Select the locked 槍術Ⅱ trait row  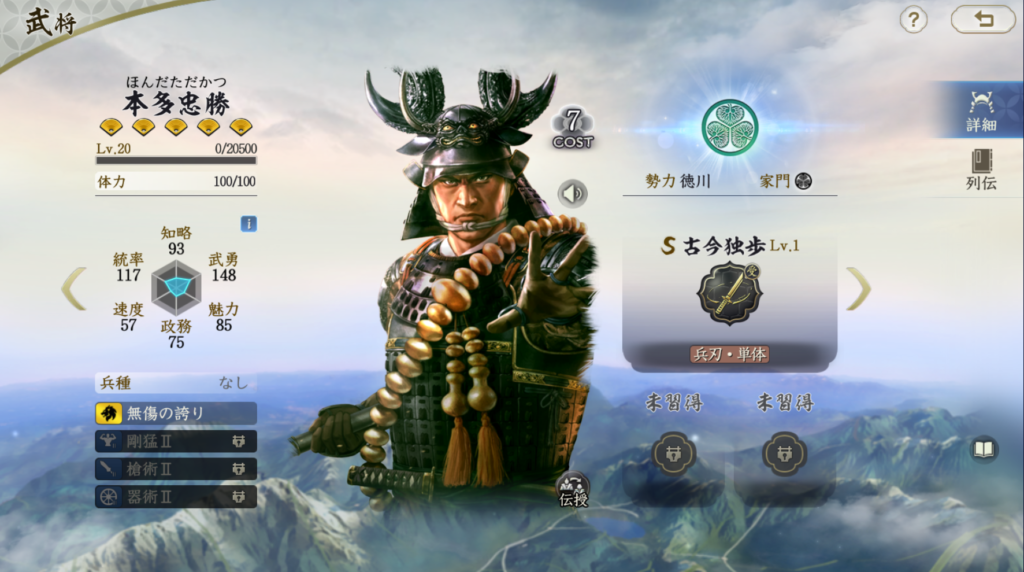[176, 469]
